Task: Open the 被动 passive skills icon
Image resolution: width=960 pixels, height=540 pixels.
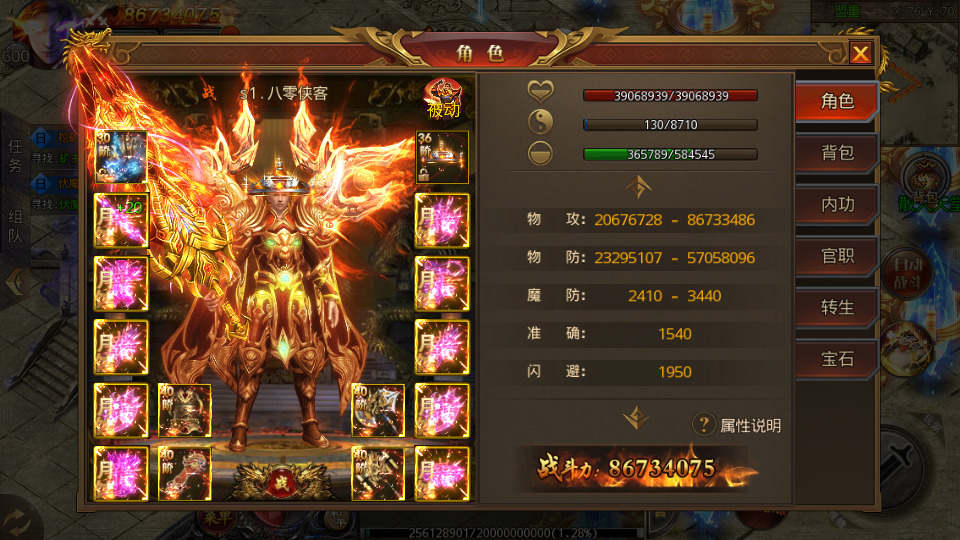Action: point(442,98)
